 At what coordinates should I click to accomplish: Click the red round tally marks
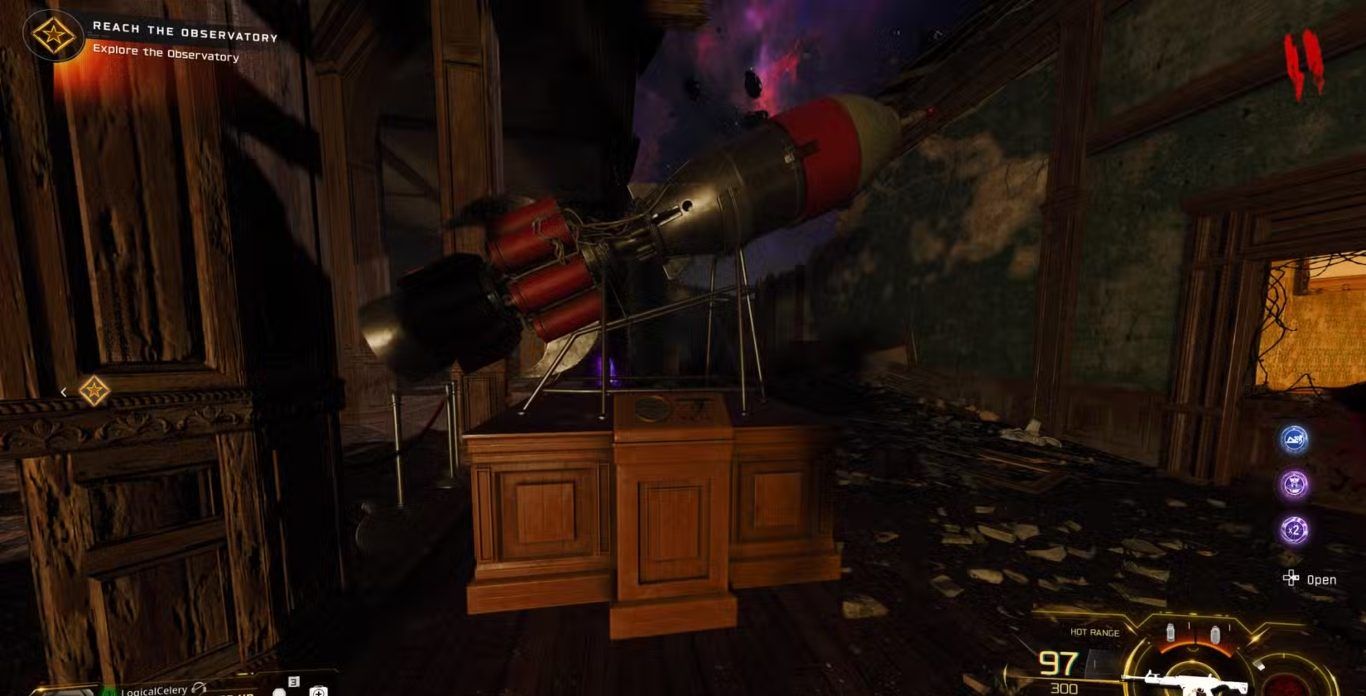(1305, 65)
